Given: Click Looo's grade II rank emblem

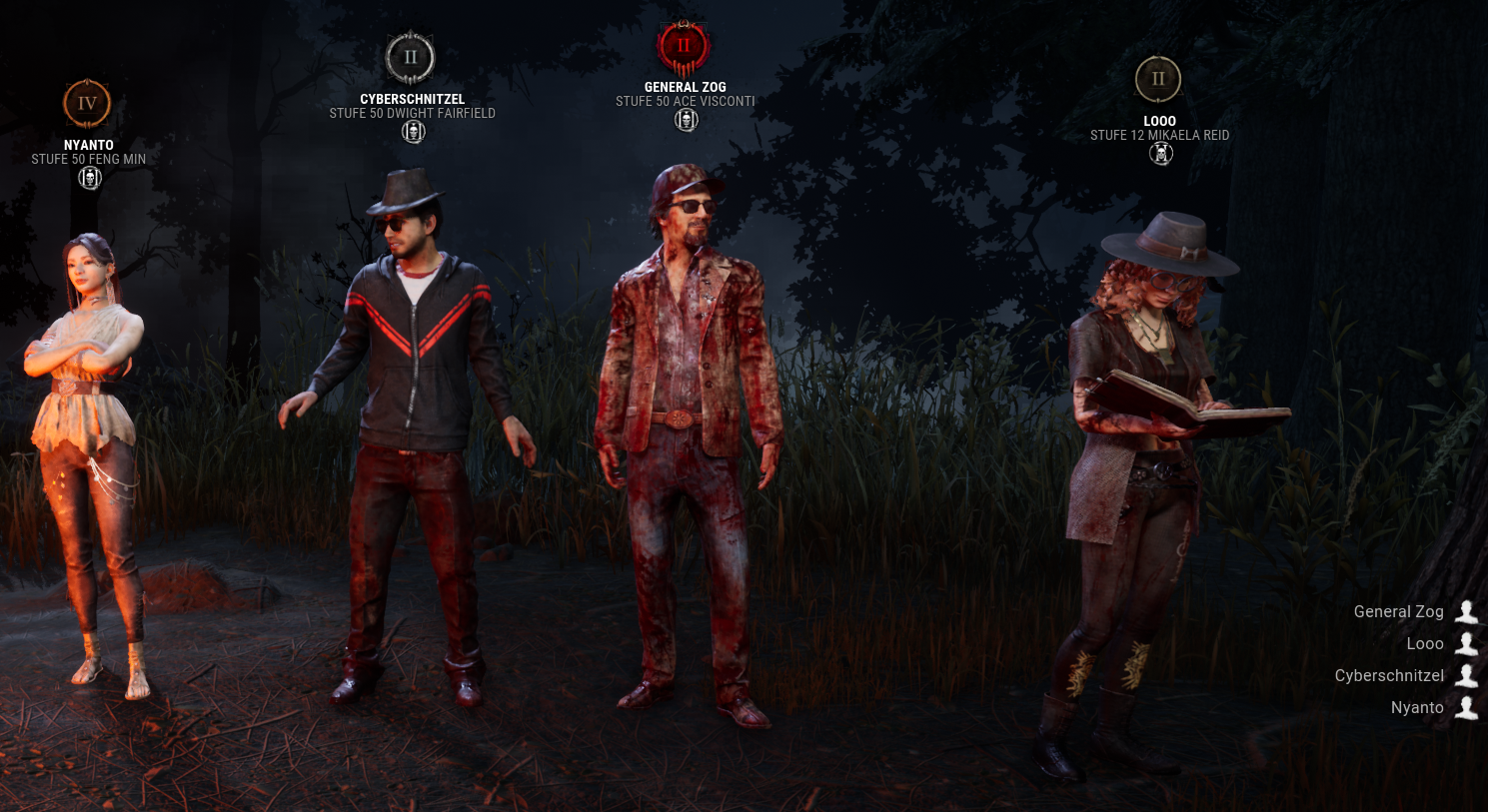Looking at the screenshot, I should 1158,79.
